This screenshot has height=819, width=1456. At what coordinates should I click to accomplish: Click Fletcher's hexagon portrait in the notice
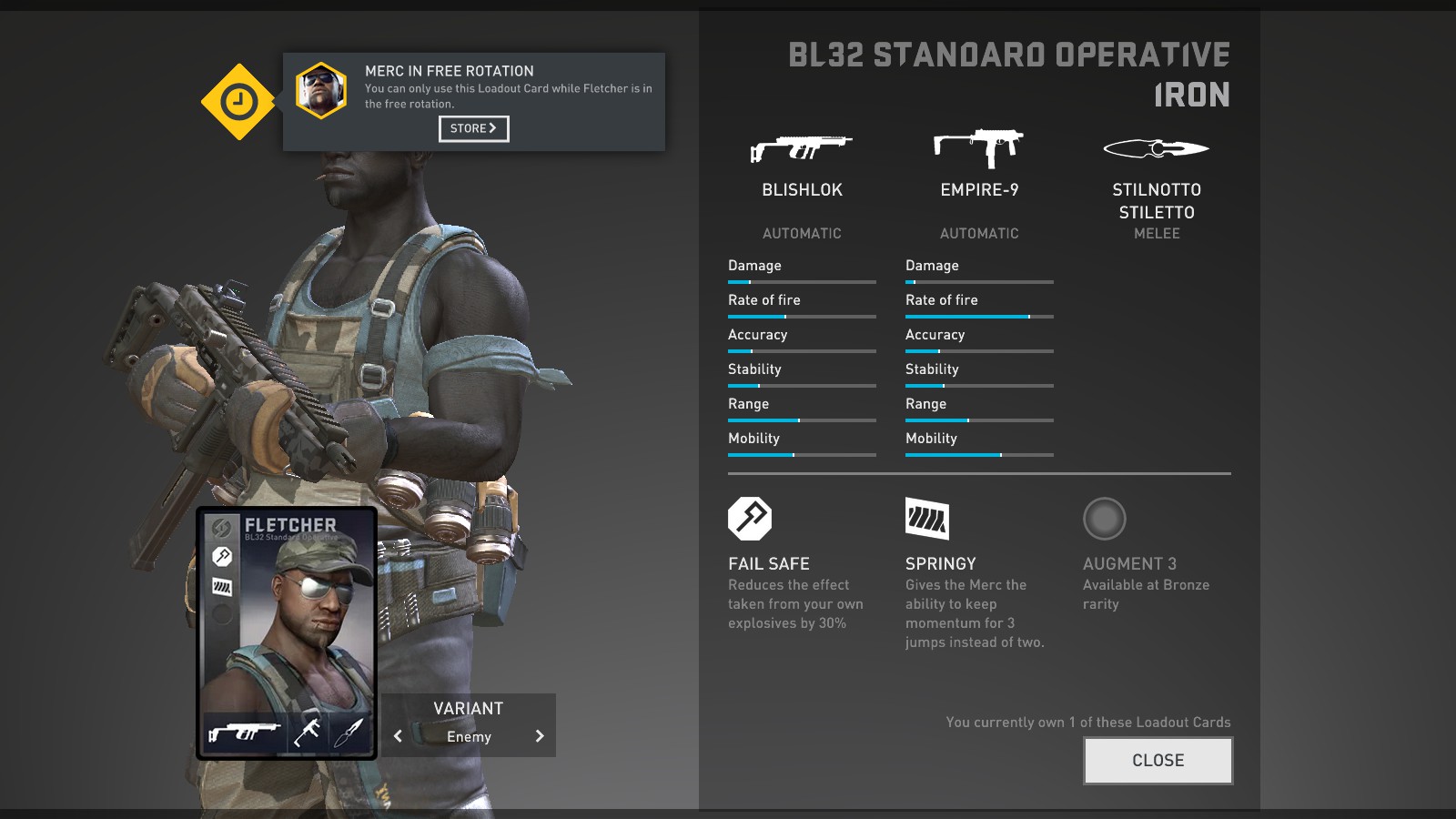pos(321,91)
